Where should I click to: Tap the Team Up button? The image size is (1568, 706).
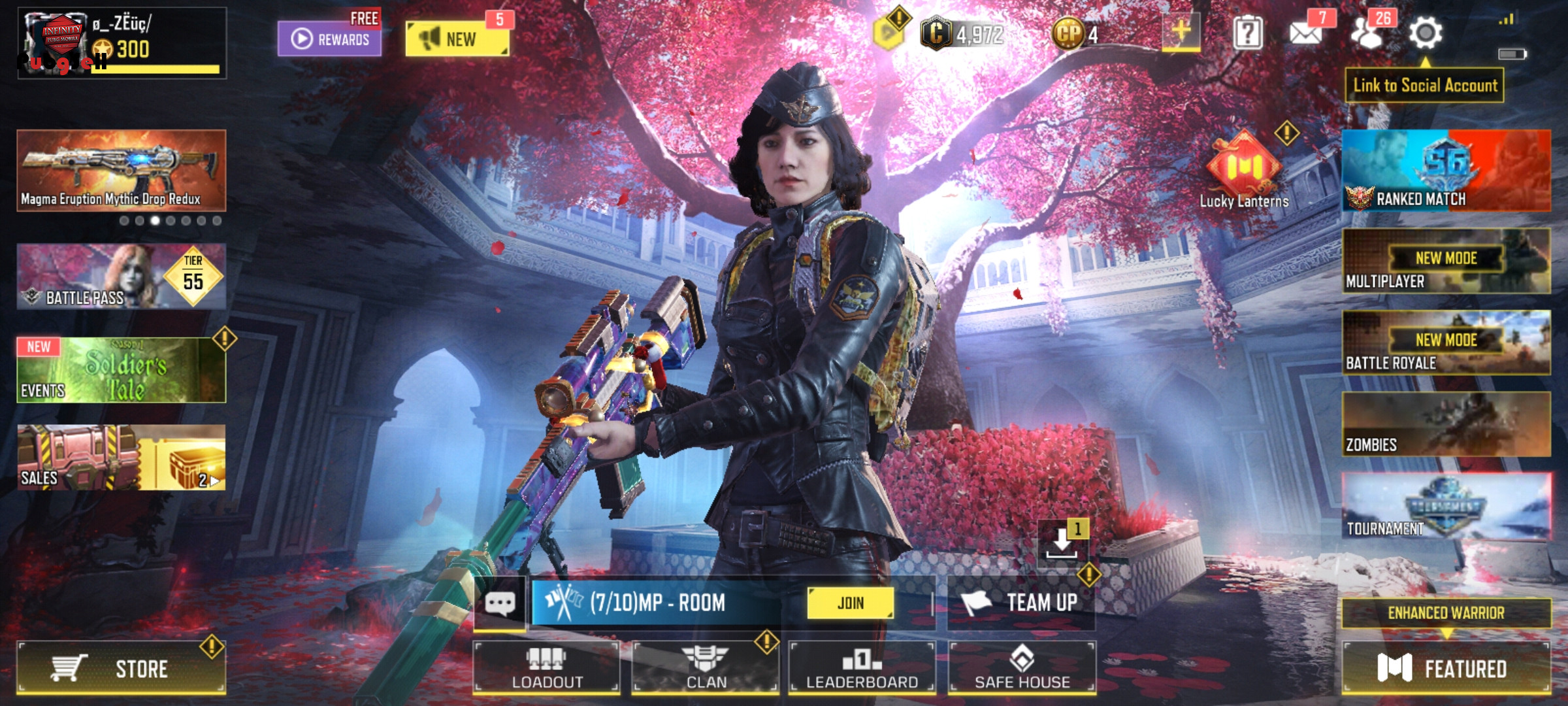(1022, 603)
